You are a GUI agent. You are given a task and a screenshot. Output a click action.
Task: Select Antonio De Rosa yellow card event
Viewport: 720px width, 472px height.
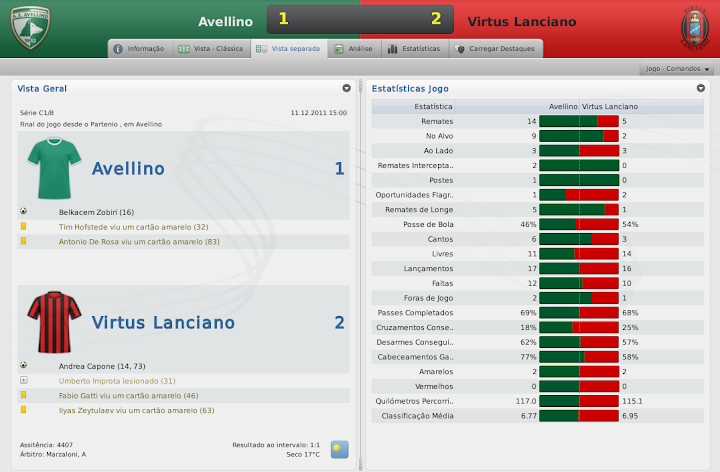(139, 241)
